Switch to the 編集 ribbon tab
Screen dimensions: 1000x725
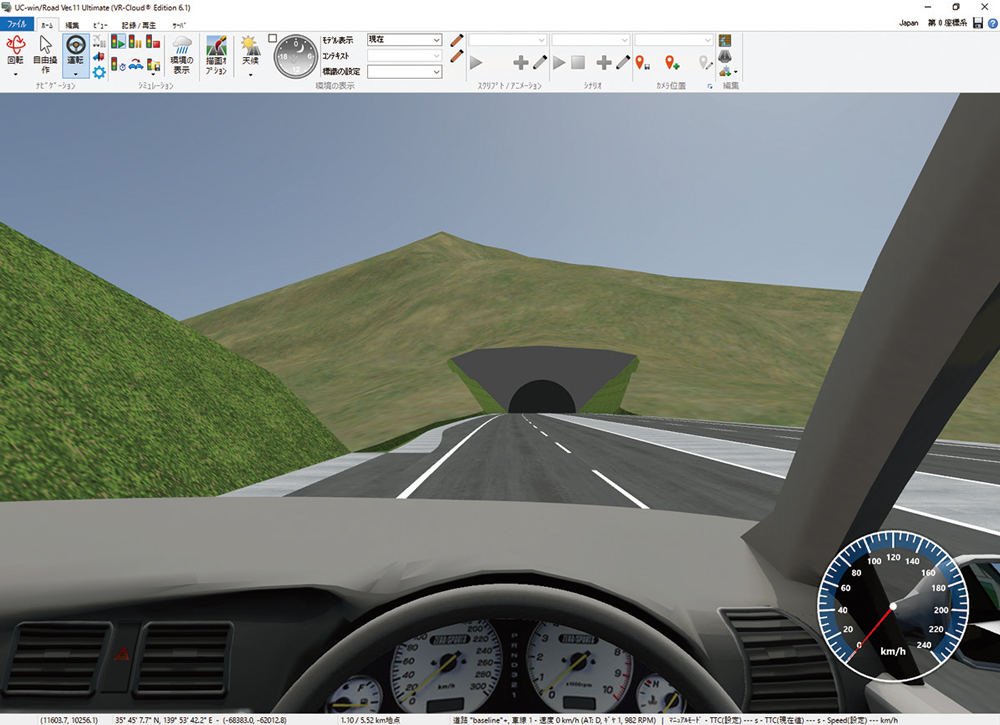coord(72,24)
